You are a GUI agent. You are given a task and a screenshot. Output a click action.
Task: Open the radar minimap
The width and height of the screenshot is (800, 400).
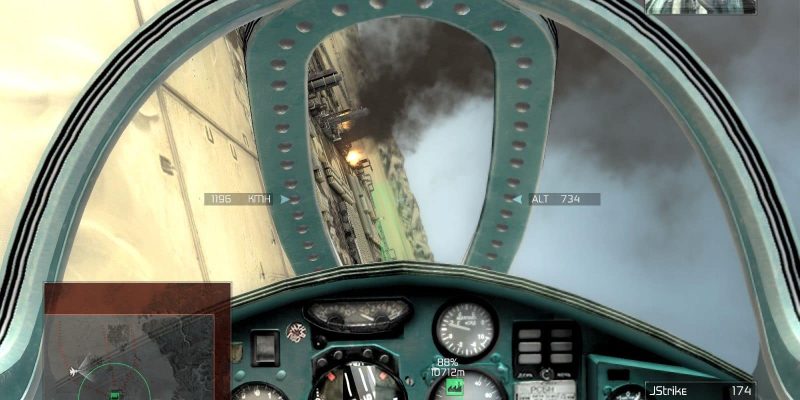tap(137, 342)
